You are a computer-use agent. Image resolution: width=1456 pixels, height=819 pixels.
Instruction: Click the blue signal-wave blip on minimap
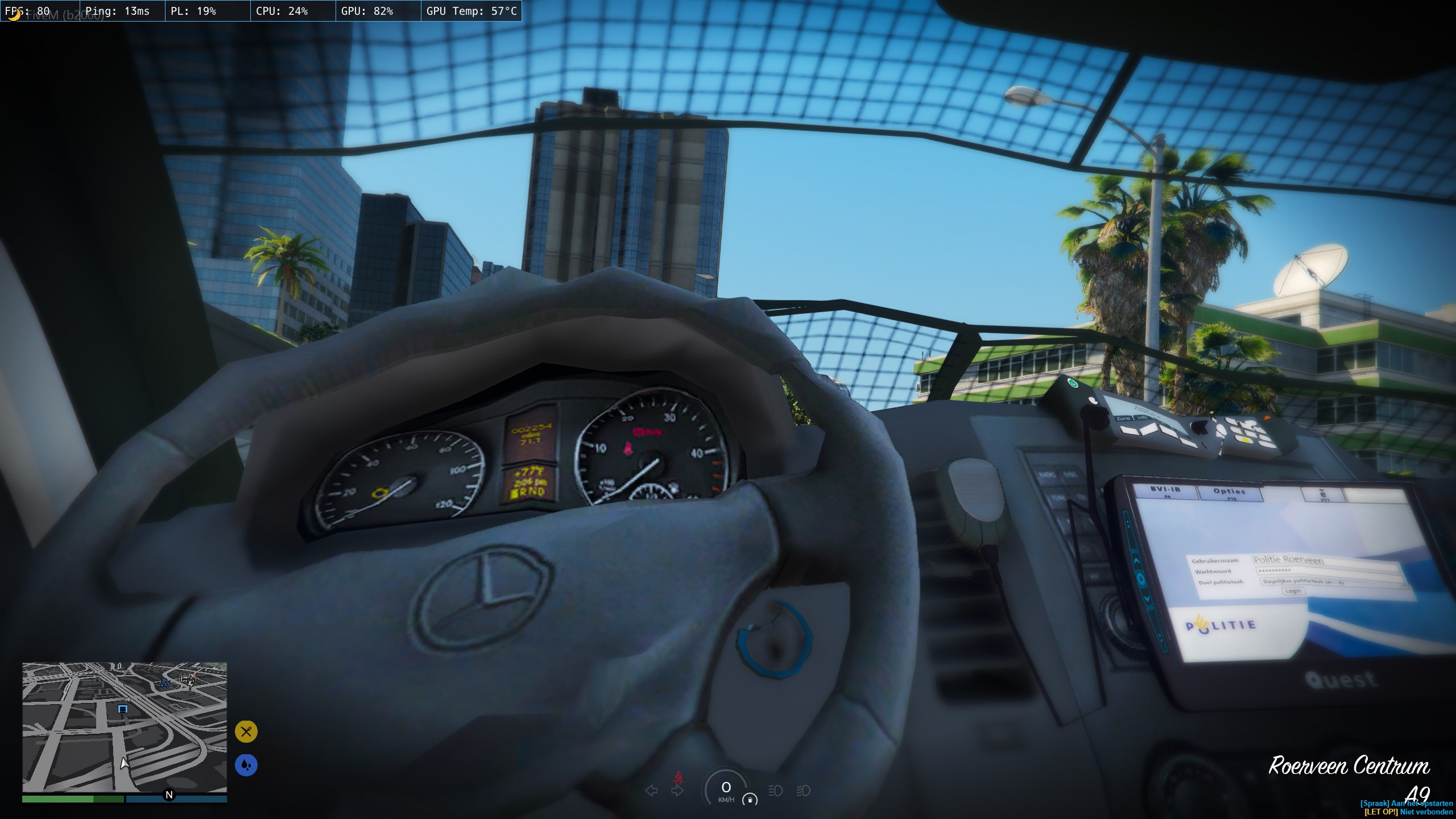[165, 682]
